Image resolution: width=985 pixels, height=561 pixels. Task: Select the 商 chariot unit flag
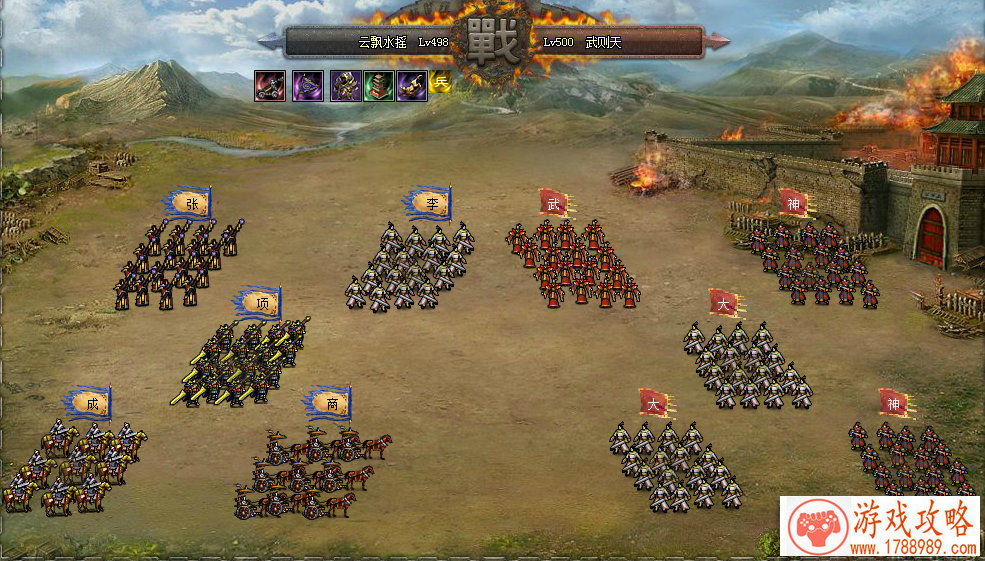coord(330,403)
